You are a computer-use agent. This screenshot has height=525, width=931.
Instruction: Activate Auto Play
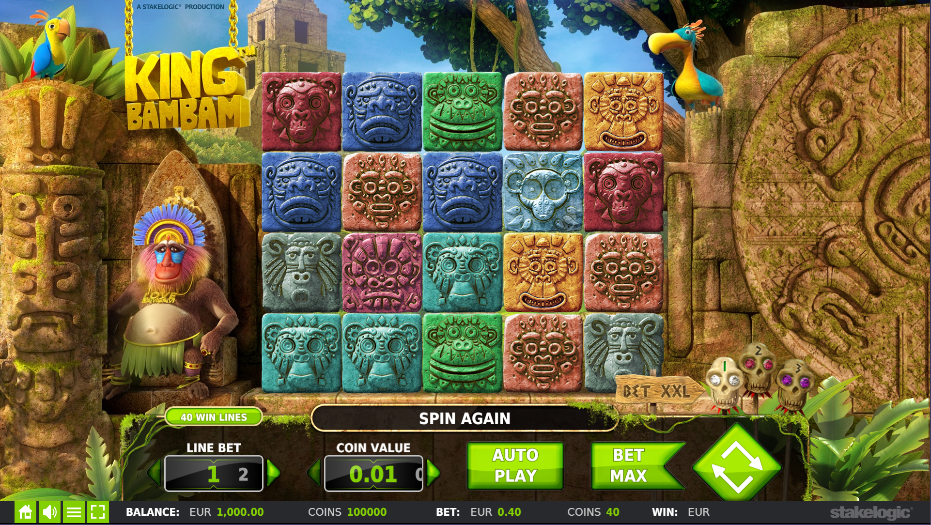pos(515,466)
